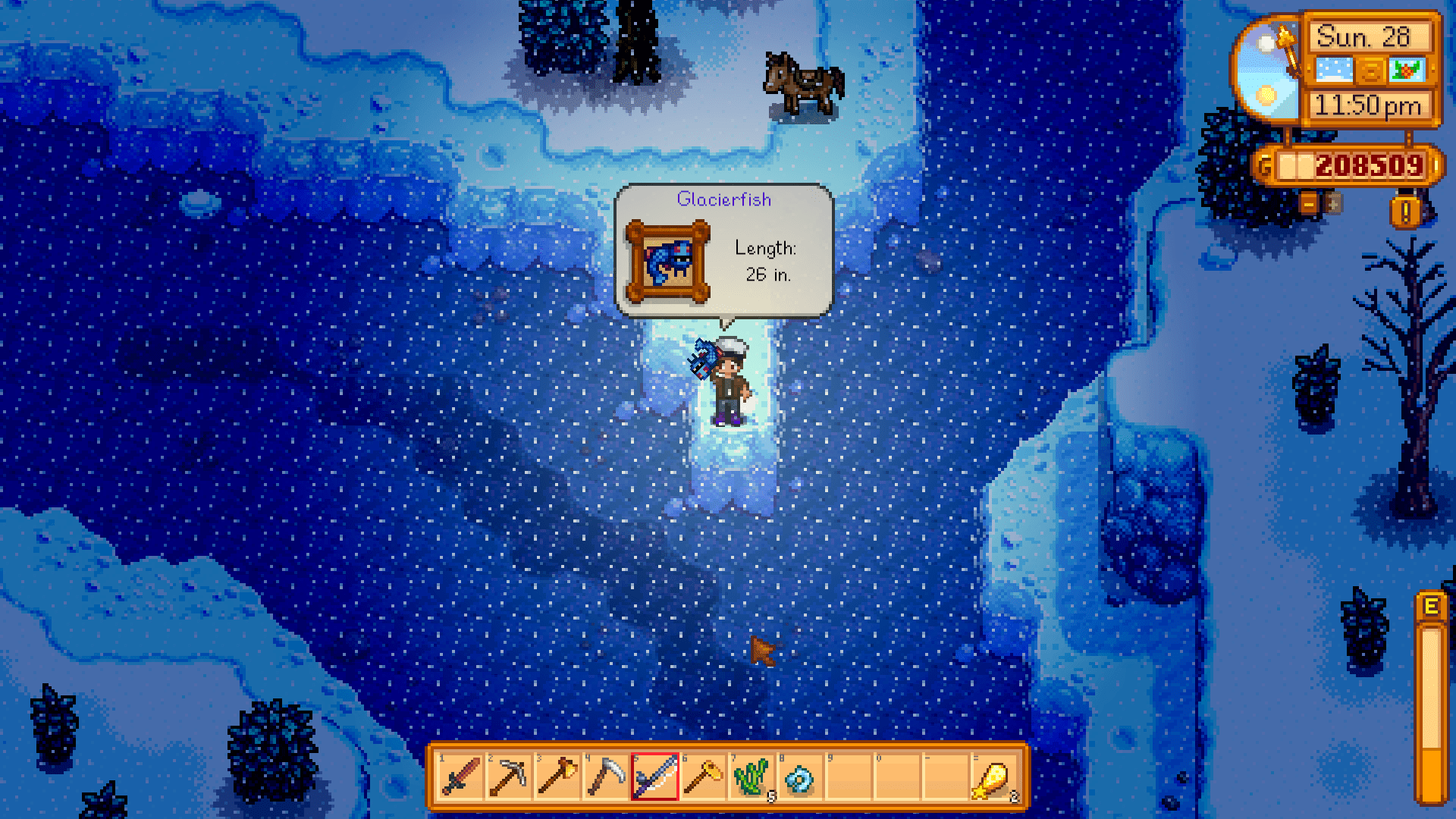Click the 11:50 pm time display
1456x819 pixels.
click(x=1368, y=105)
